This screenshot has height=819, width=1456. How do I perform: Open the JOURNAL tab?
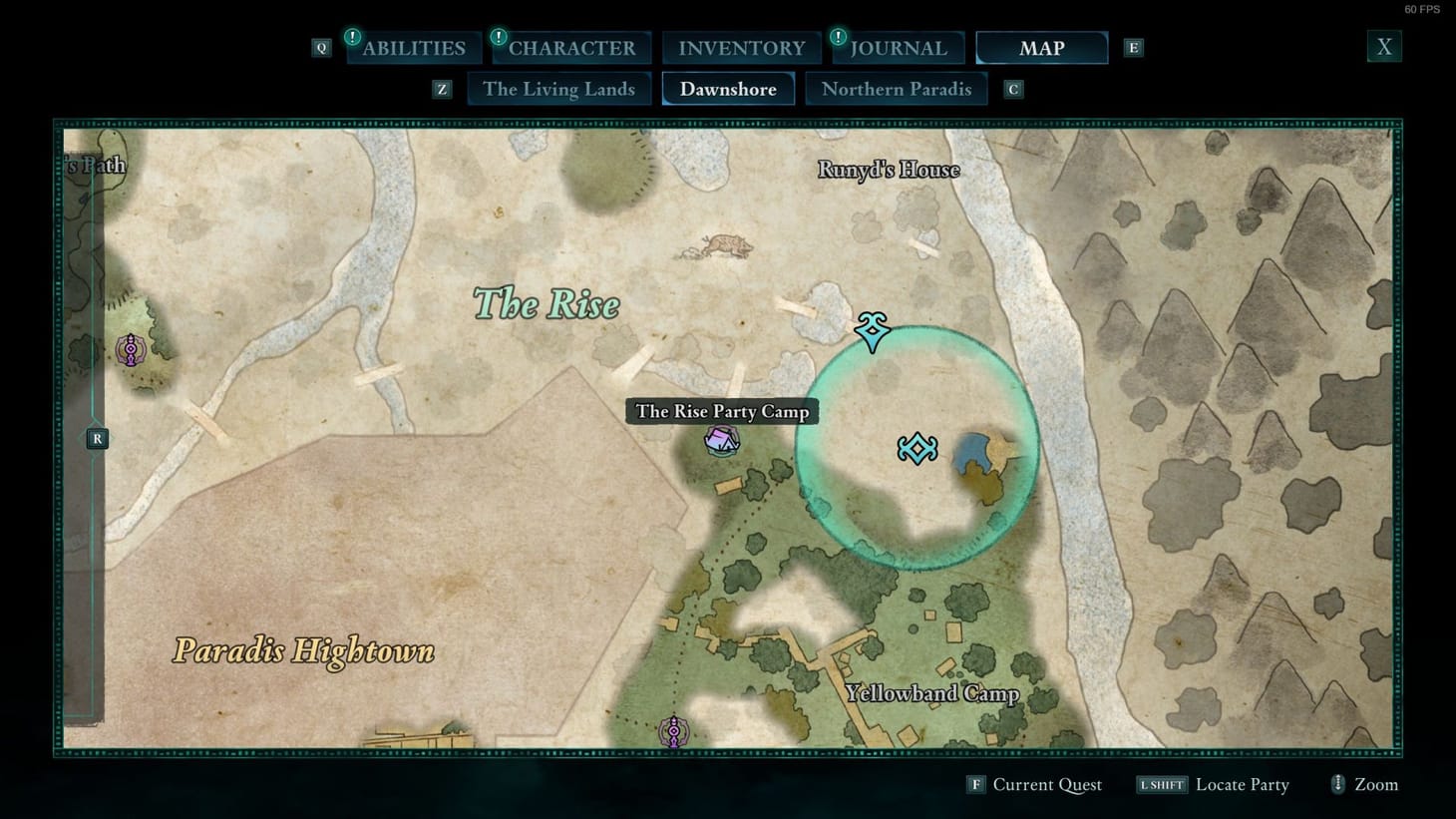point(899,47)
